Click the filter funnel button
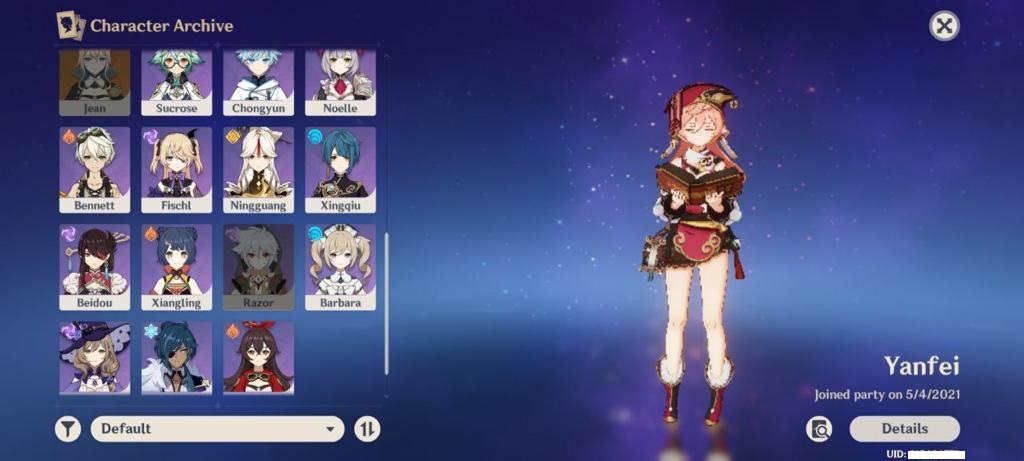 [x=67, y=429]
